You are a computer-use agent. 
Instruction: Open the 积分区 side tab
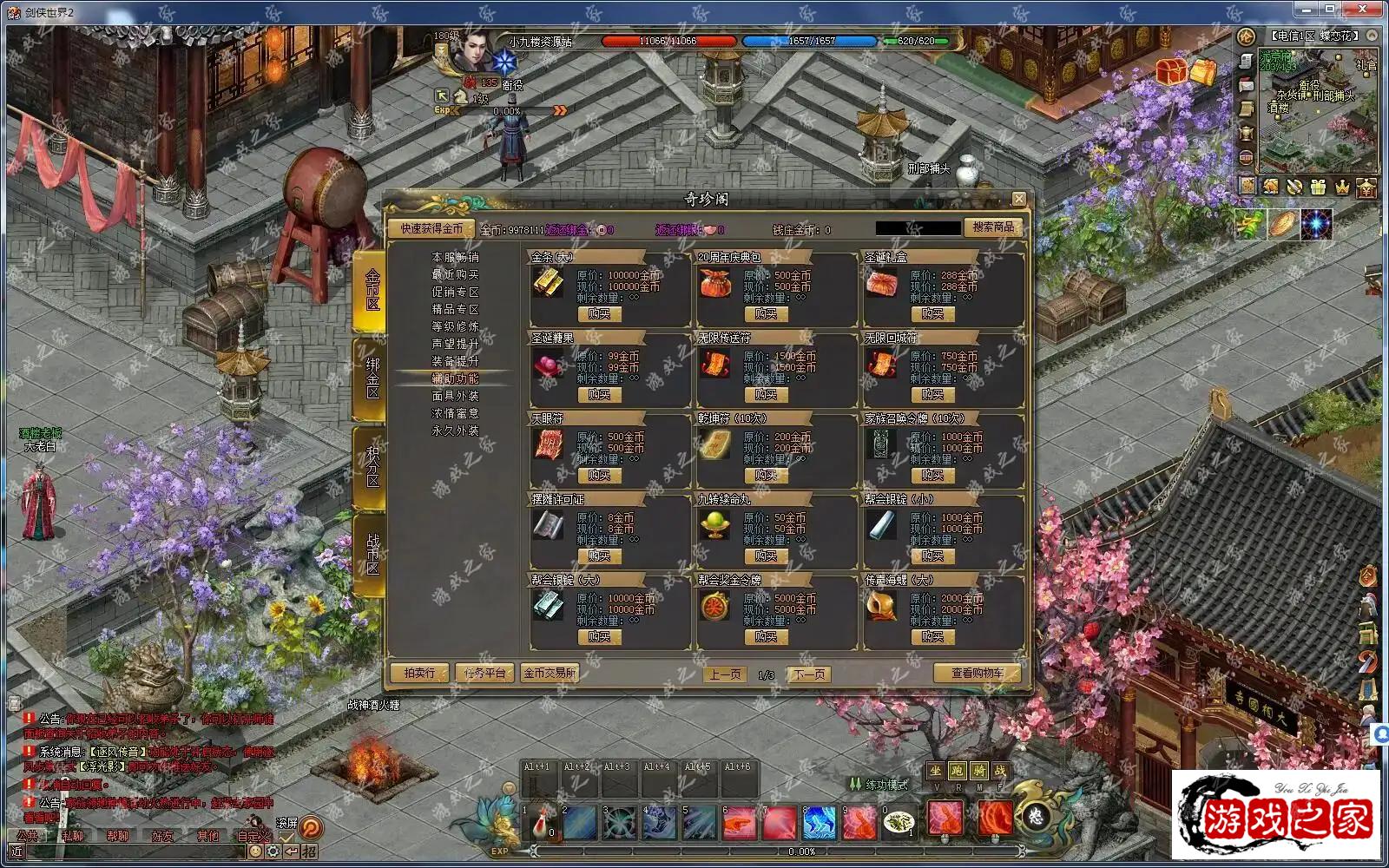(372, 466)
